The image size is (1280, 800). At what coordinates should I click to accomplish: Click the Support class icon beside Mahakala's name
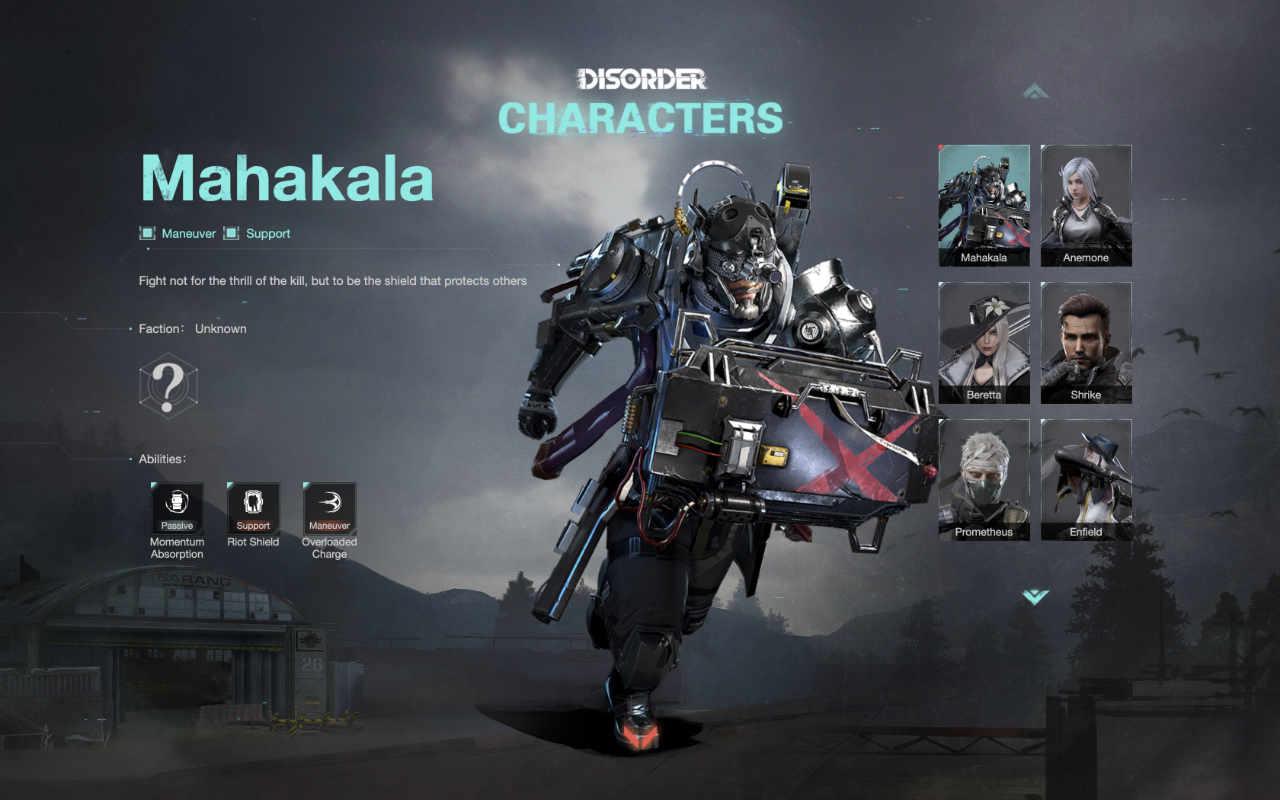click(240, 233)
